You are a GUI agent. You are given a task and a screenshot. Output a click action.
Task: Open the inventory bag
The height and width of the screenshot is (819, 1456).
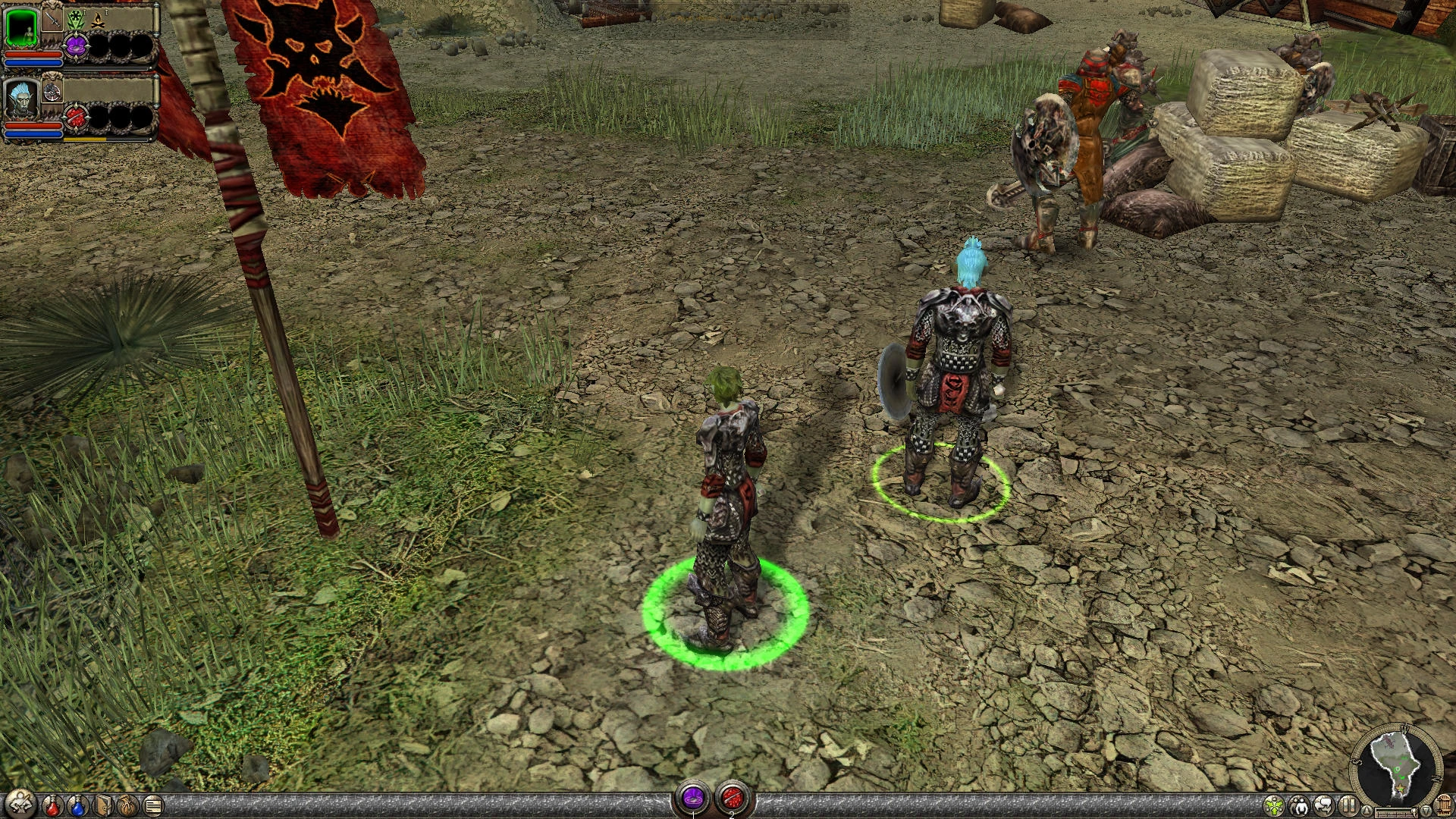click(x=127, y=807)
